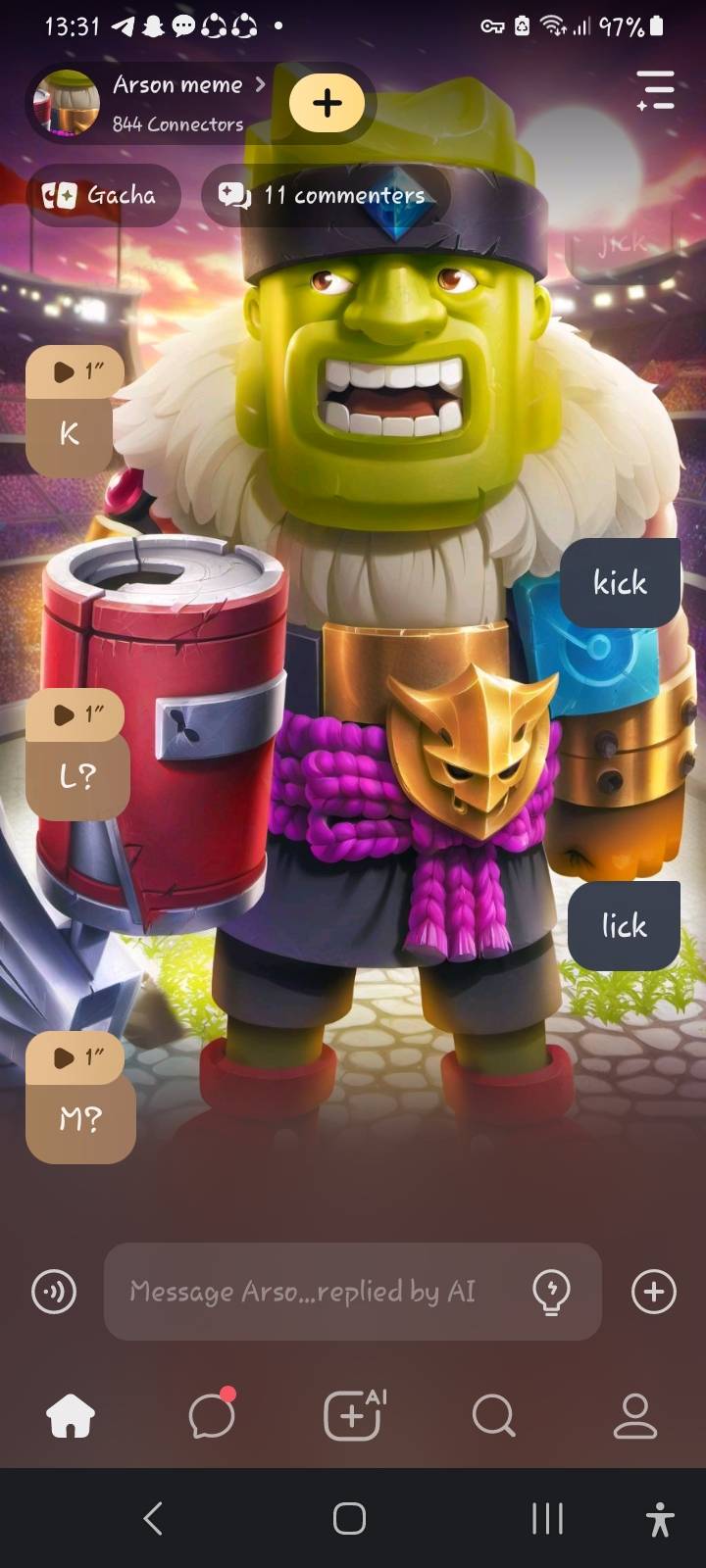Open the AI create tab

[x=353, y=1416]
